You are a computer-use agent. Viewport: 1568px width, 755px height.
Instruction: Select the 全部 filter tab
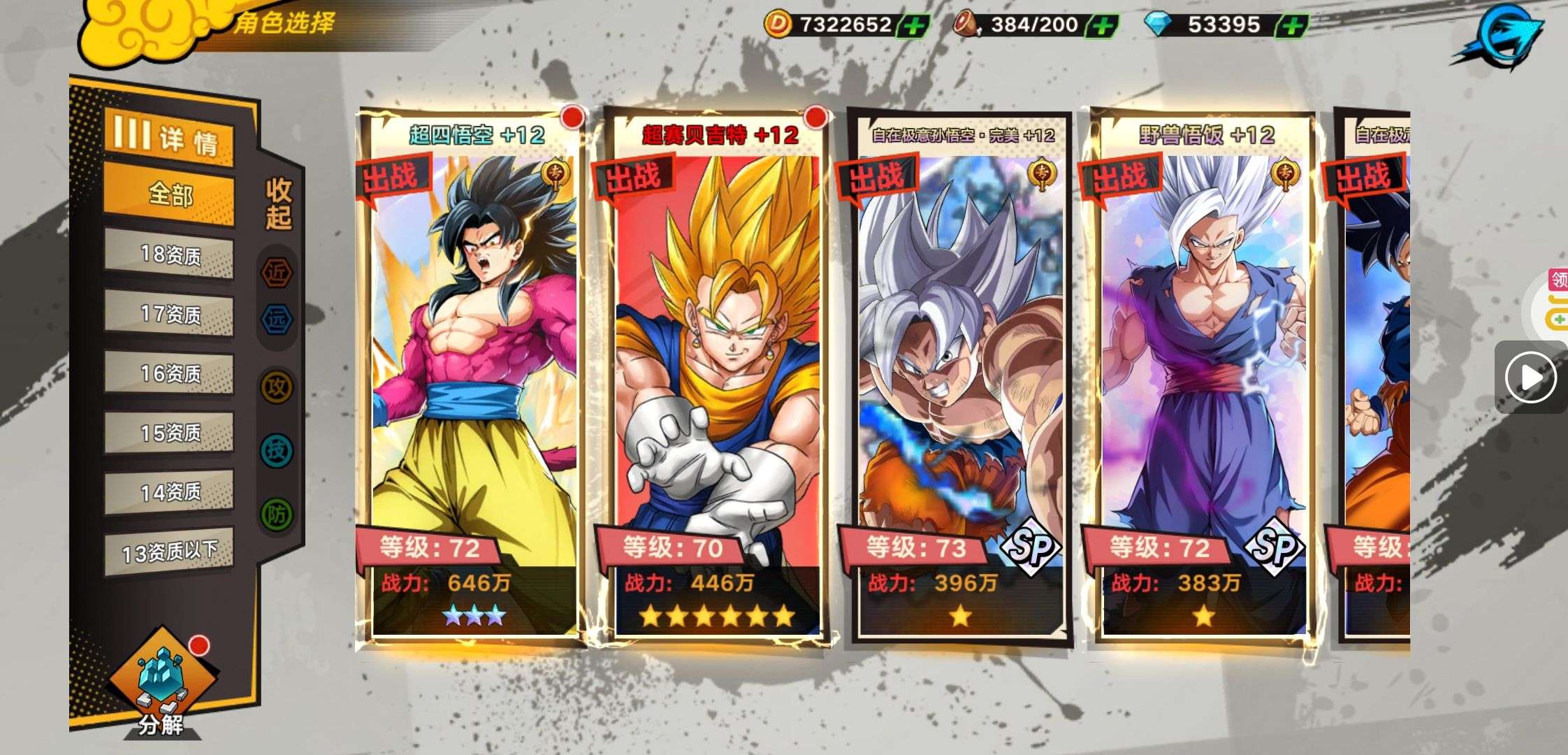(168, 194)
